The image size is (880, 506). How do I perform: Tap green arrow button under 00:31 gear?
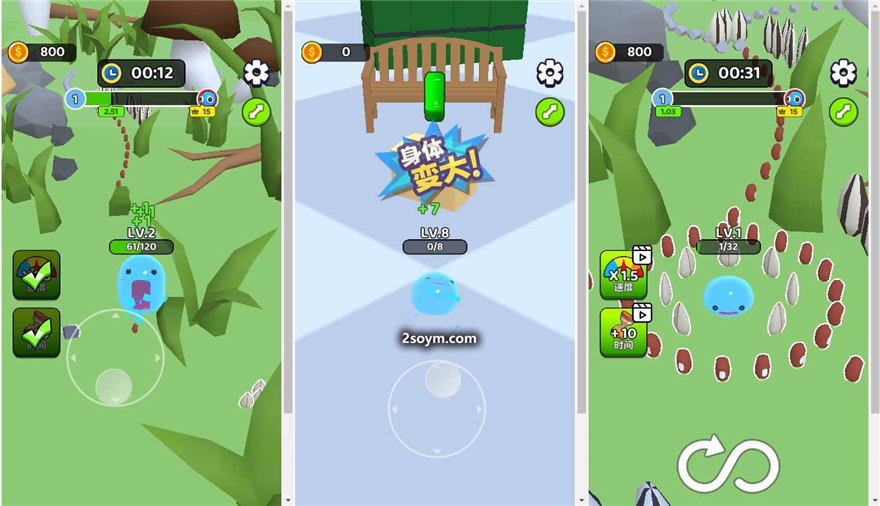click(844, 111)
